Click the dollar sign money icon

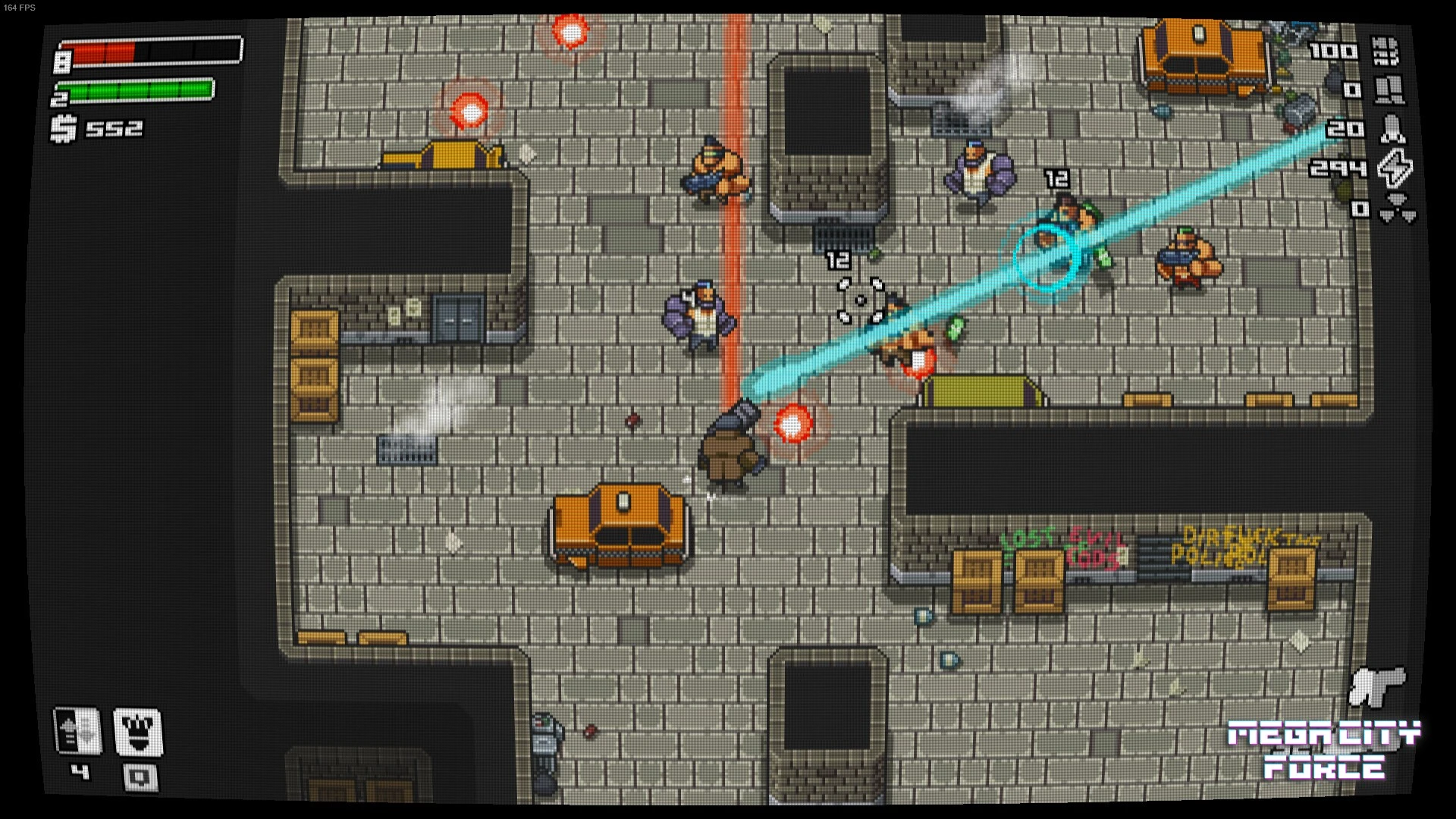coord(64,128)
